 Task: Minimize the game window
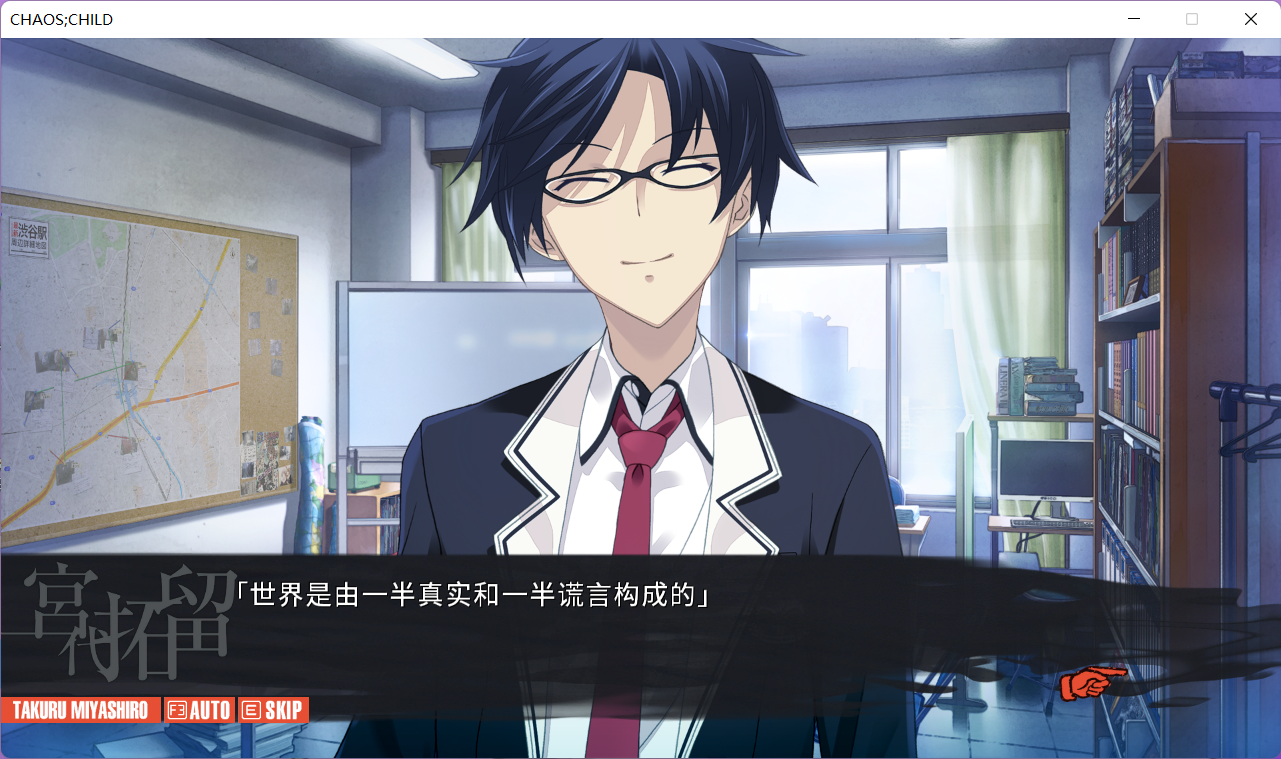coord(1134,19)
